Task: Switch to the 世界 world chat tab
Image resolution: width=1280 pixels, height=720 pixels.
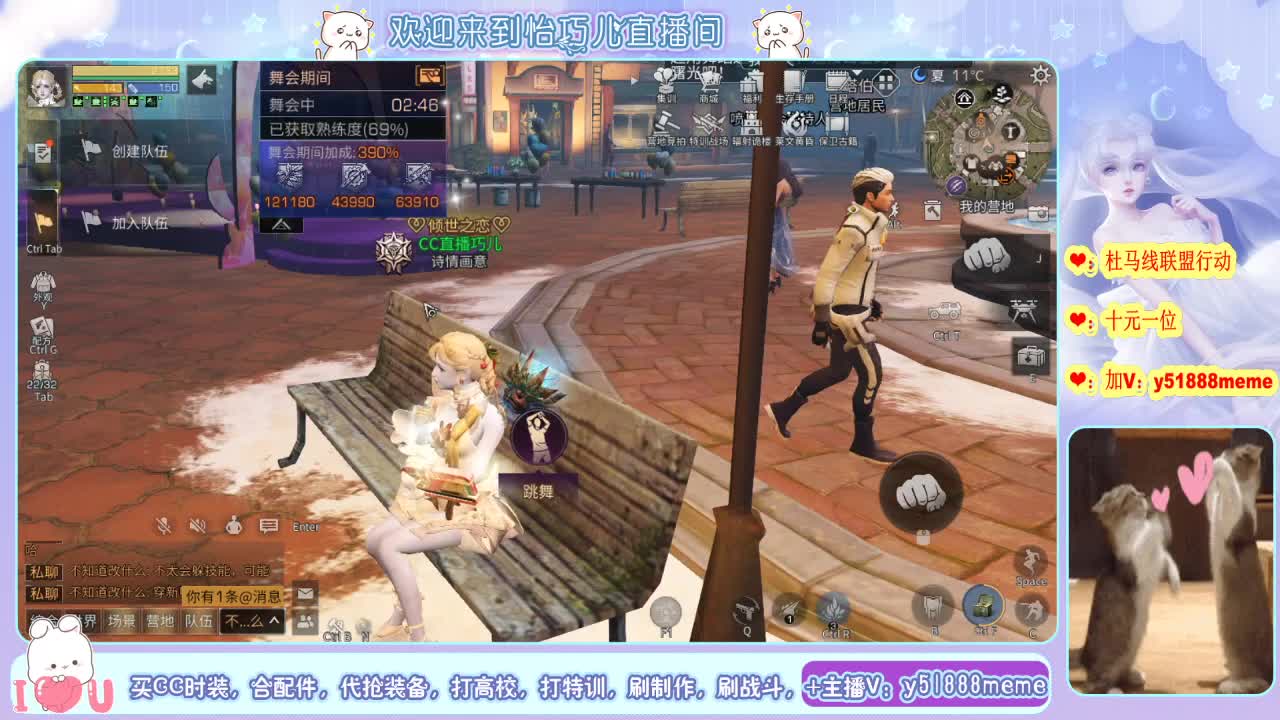Action: click(87, 619)
